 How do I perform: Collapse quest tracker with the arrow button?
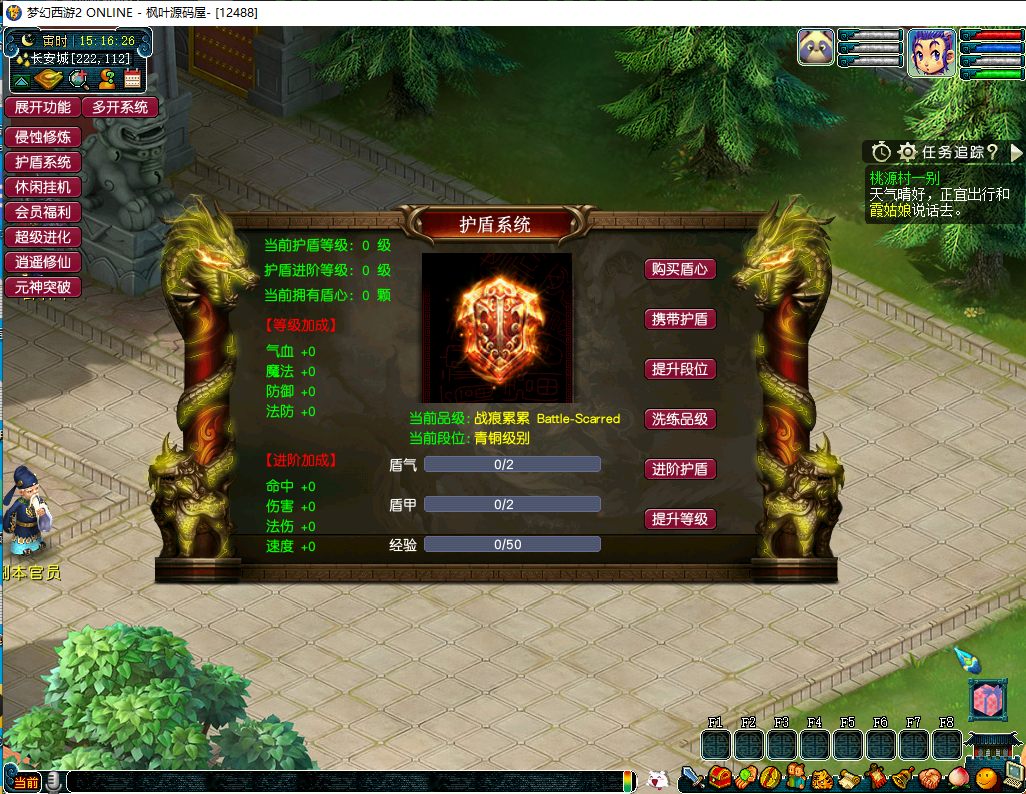[x=1016, y=152]
